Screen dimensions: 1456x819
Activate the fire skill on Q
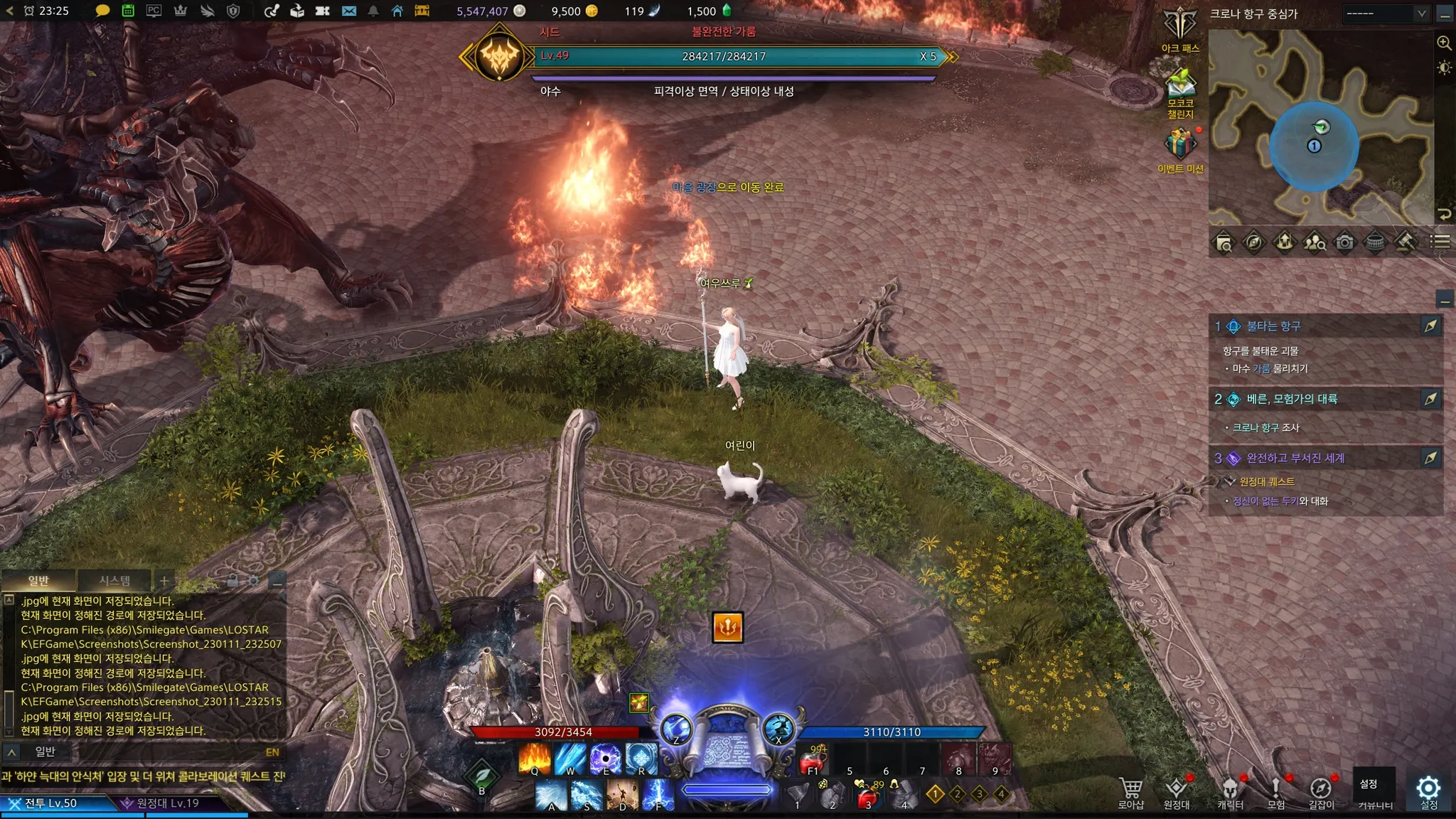click(535, 759)
